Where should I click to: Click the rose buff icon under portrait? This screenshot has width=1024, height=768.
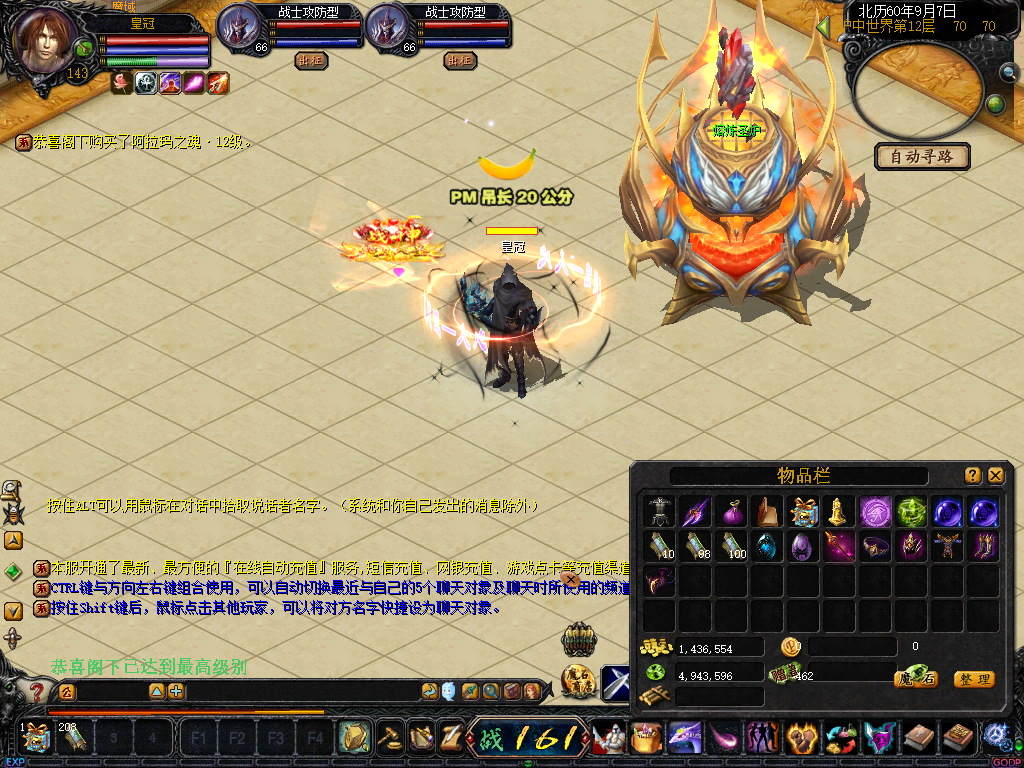click(122, 84)
